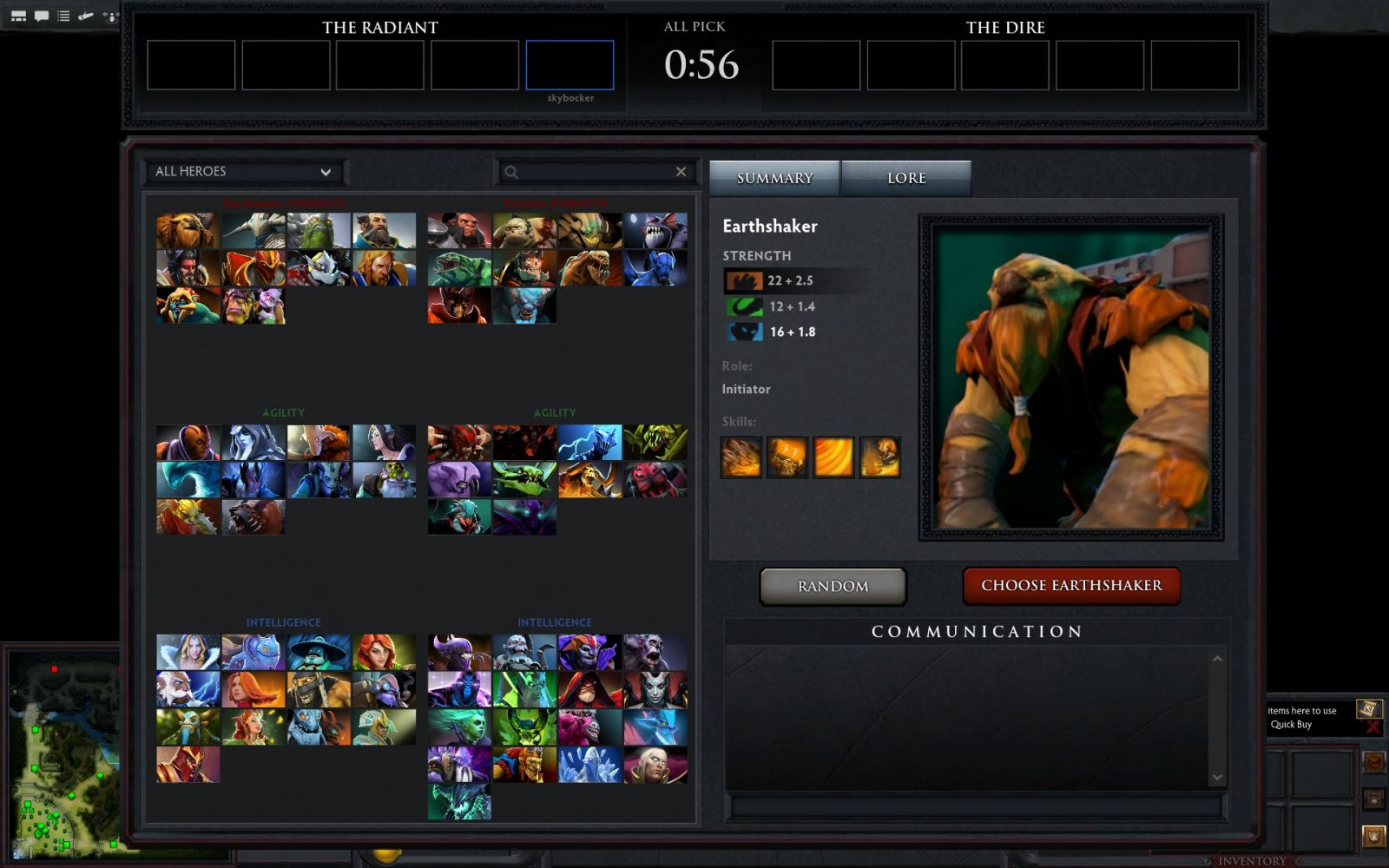Switch to the Lore tab

point(905,178)
